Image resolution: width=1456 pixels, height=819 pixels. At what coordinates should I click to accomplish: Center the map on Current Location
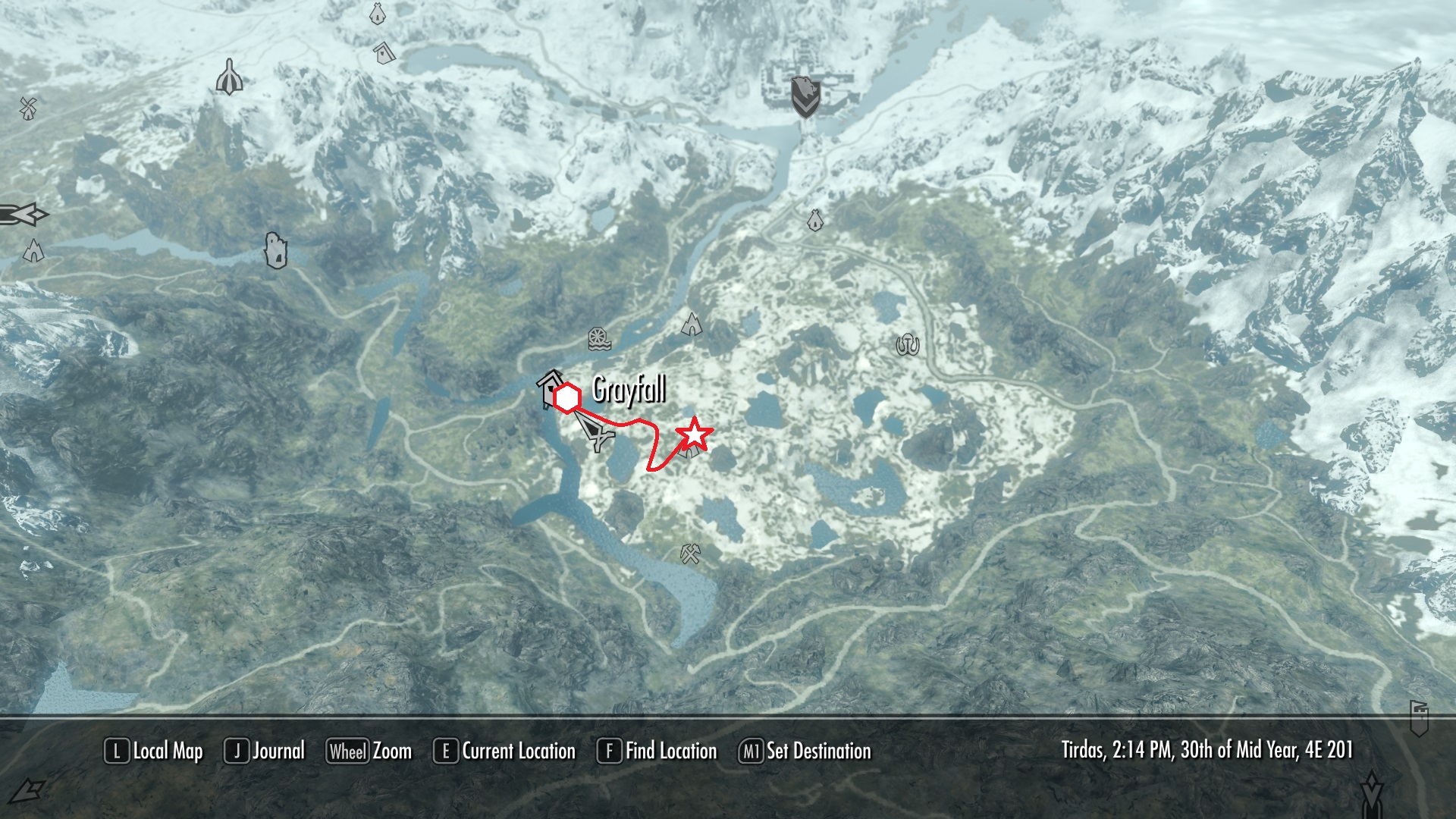tap(504, 752)
